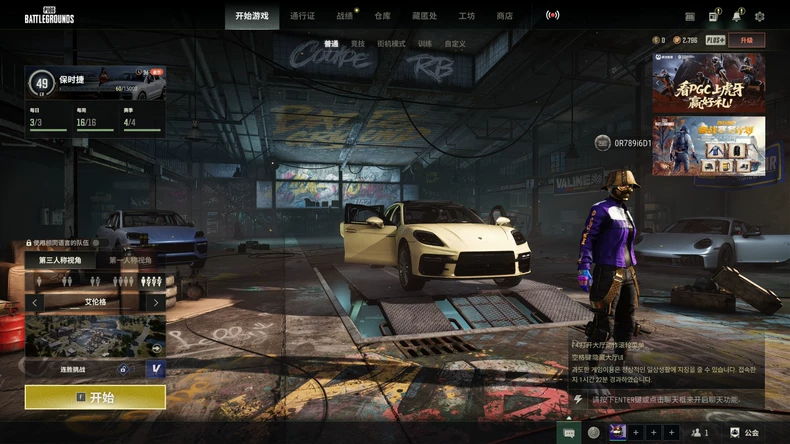This screenshot has height=444, width=790.
Task: Toggle the same-language team option
Action: (29, 243)
